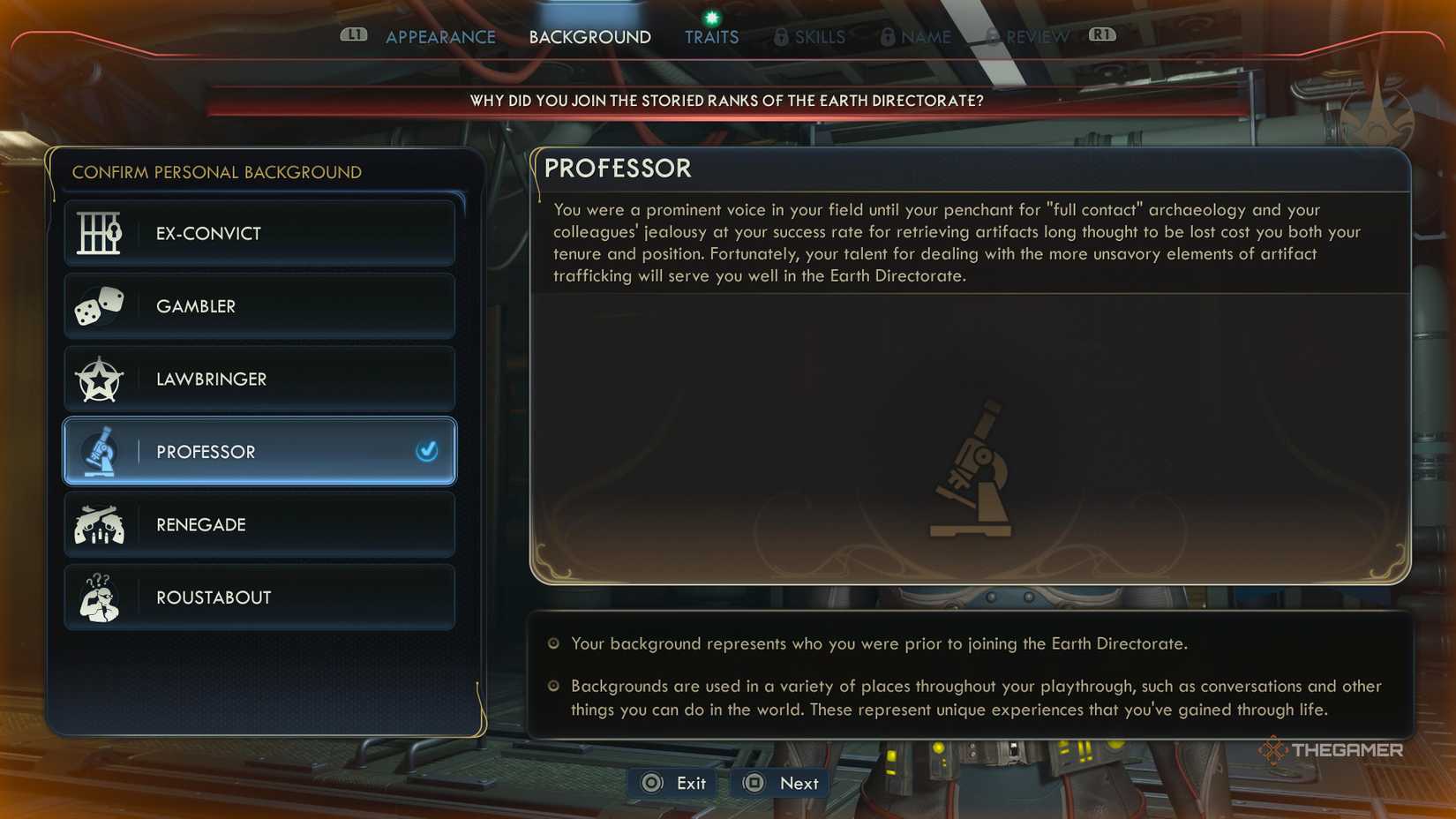Click the Exit button
This screenshot has width=1456, height=819.
coord(672,783)
